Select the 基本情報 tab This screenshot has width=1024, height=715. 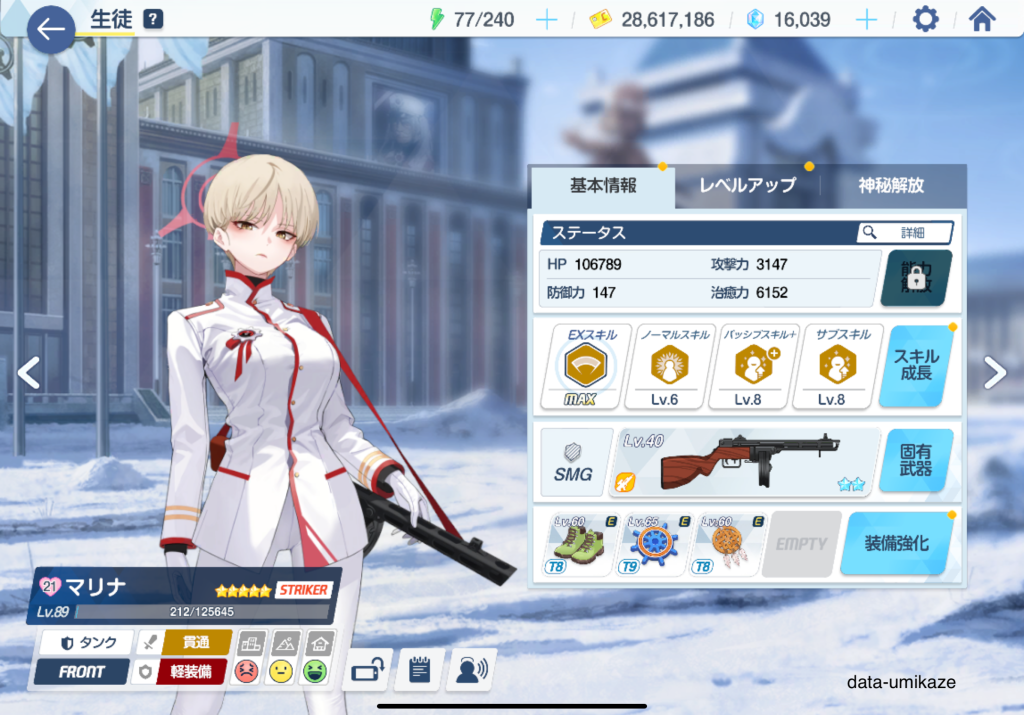pos(603,186)
